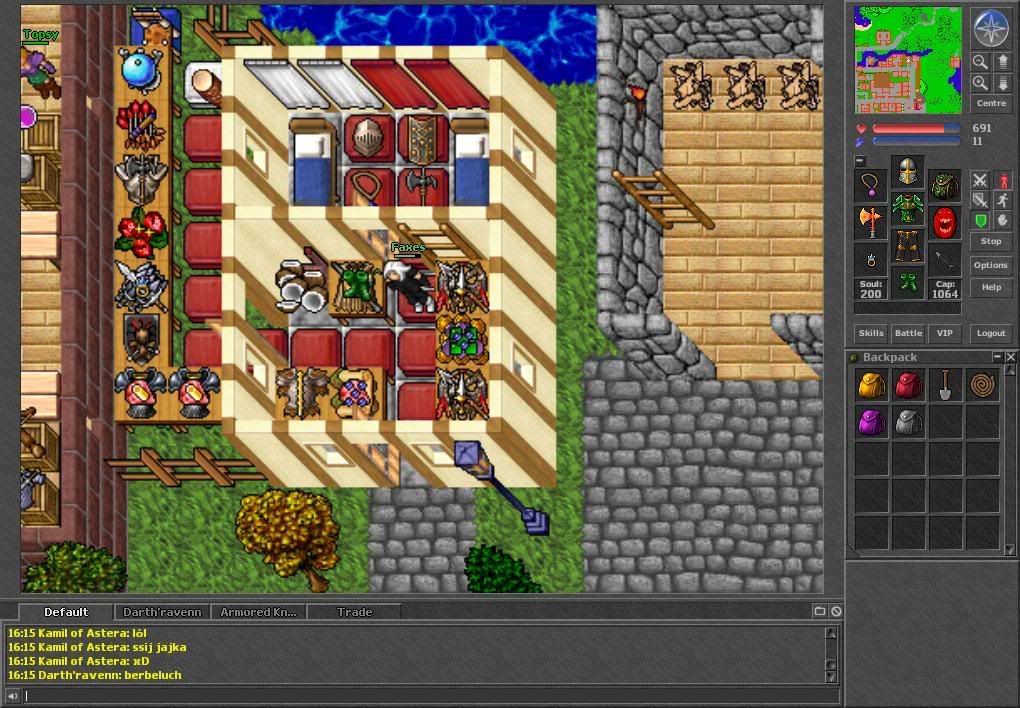Screen dimensions: 1020x708
Task: Click the Logout button
Action: click(x=990, y=333)
